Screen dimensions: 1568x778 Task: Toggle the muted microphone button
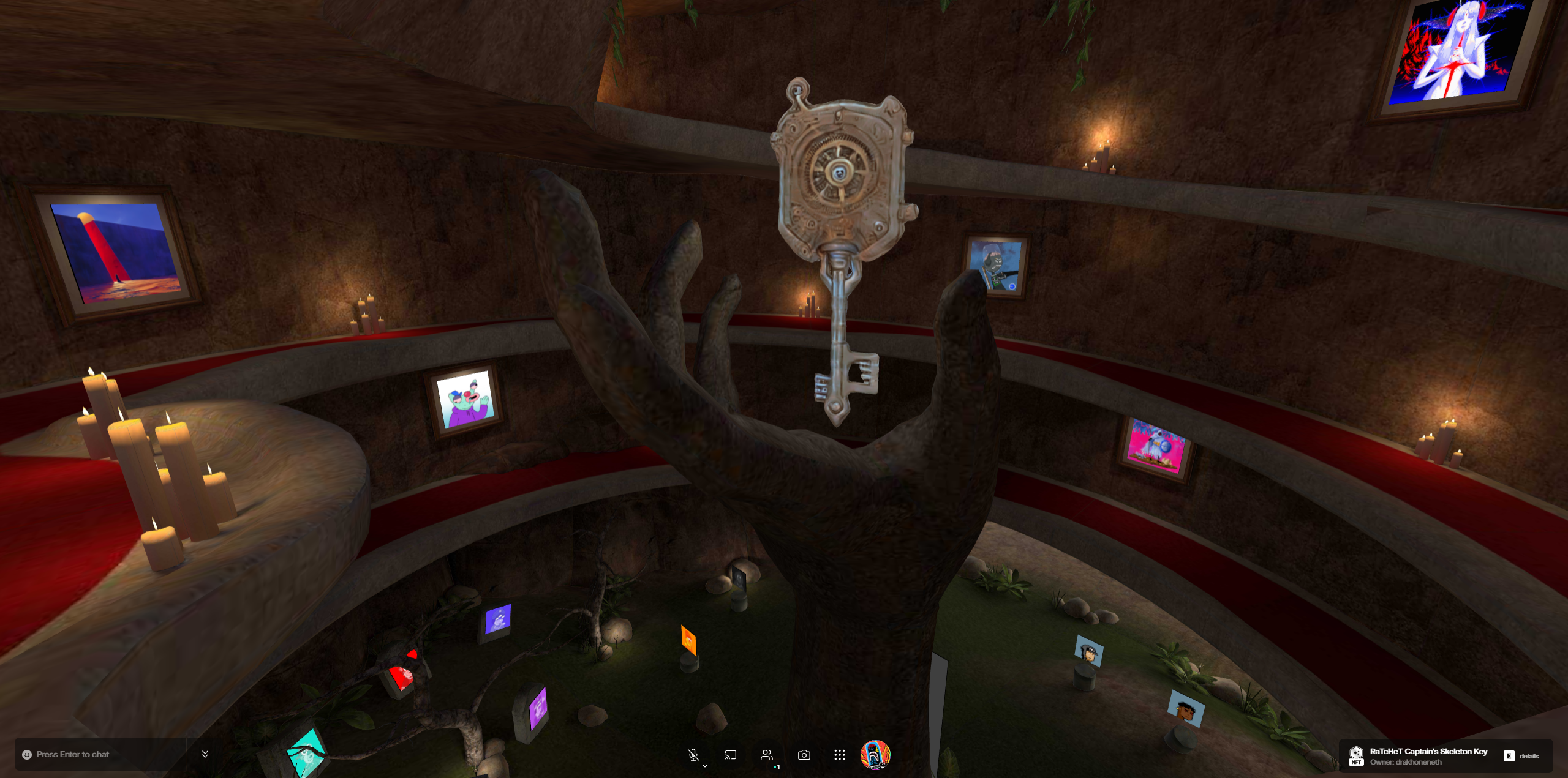[x=693, y=755]
